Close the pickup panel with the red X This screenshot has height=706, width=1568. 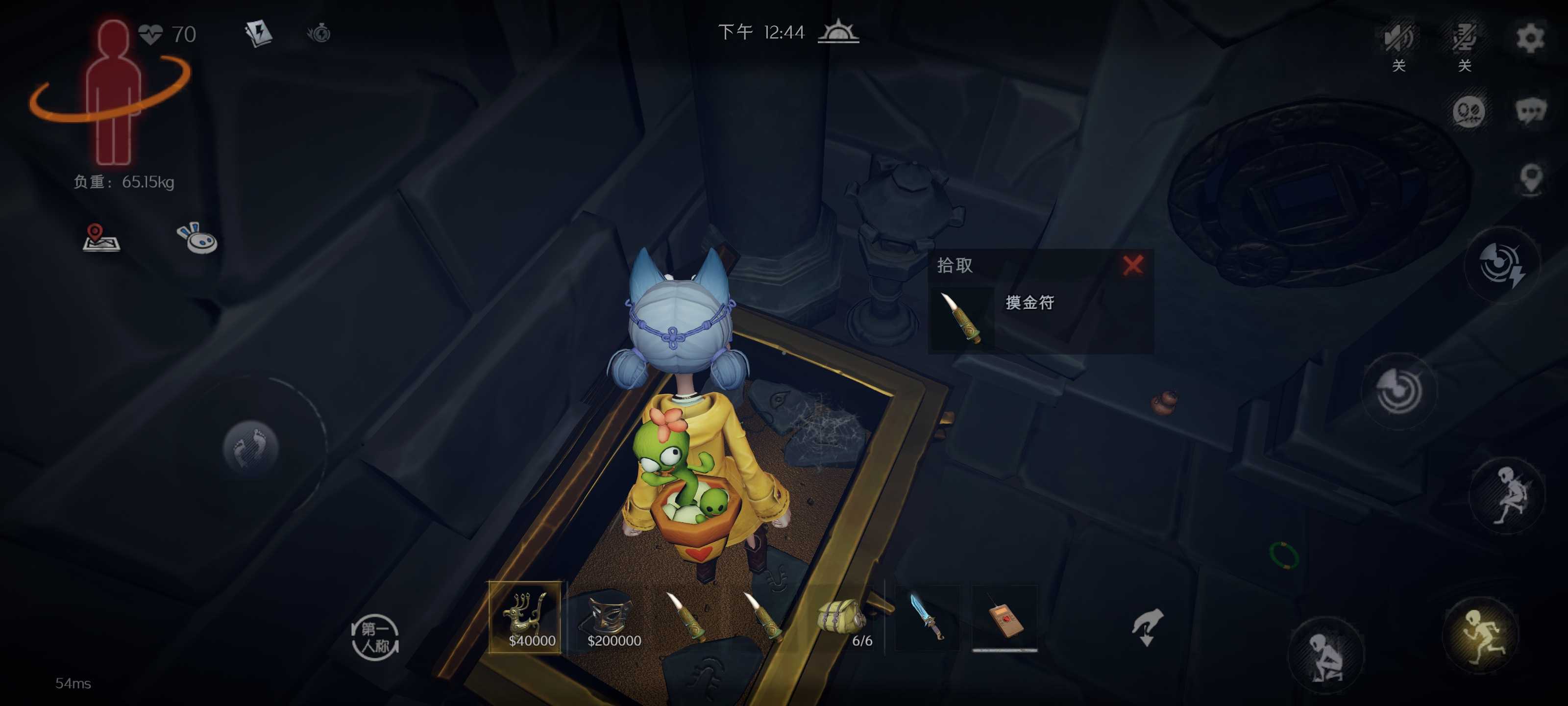click(x=1133, y=265)
